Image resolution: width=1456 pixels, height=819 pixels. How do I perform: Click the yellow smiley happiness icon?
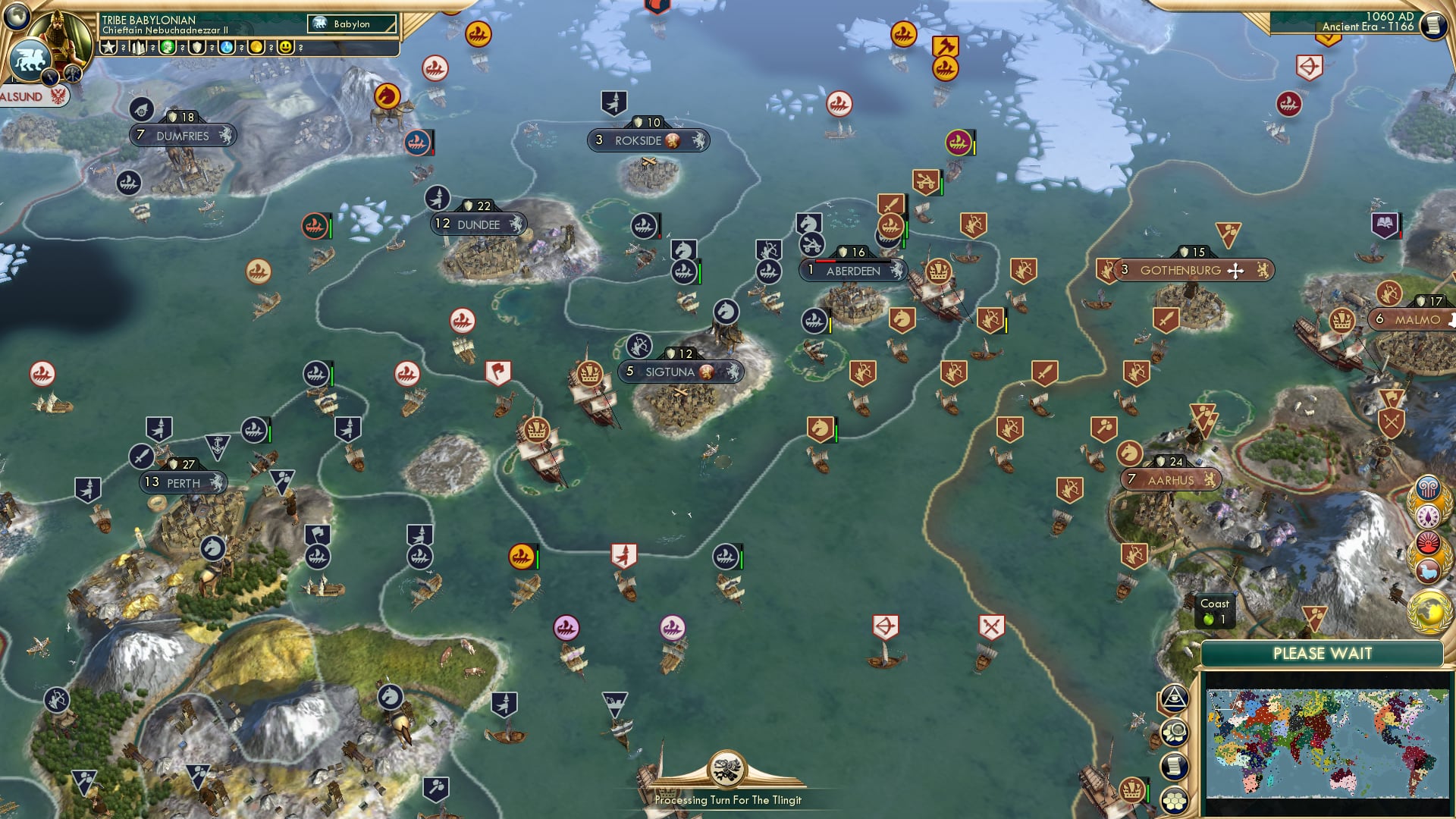285,47
